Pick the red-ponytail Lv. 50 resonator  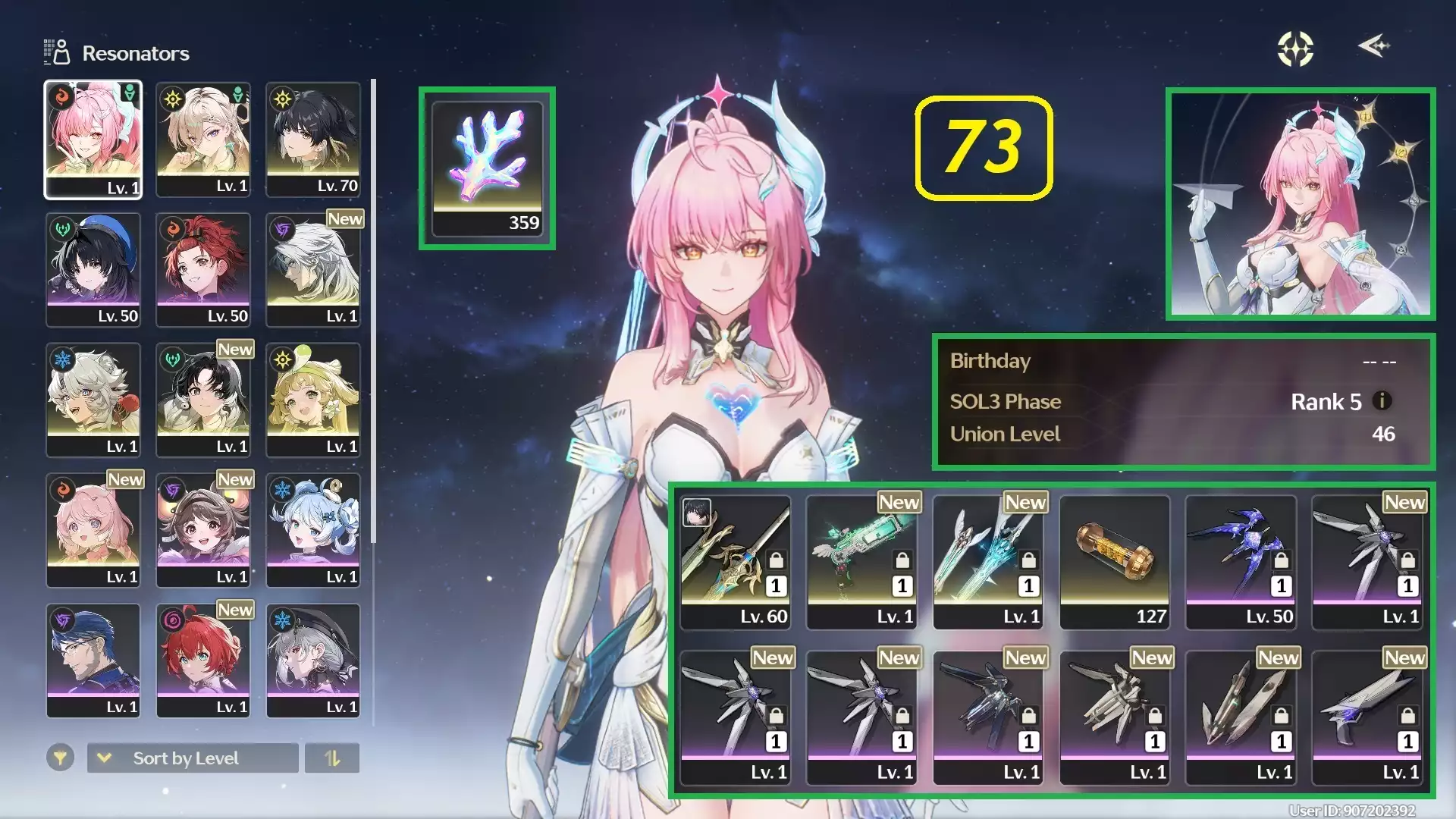tap(203, 269)
